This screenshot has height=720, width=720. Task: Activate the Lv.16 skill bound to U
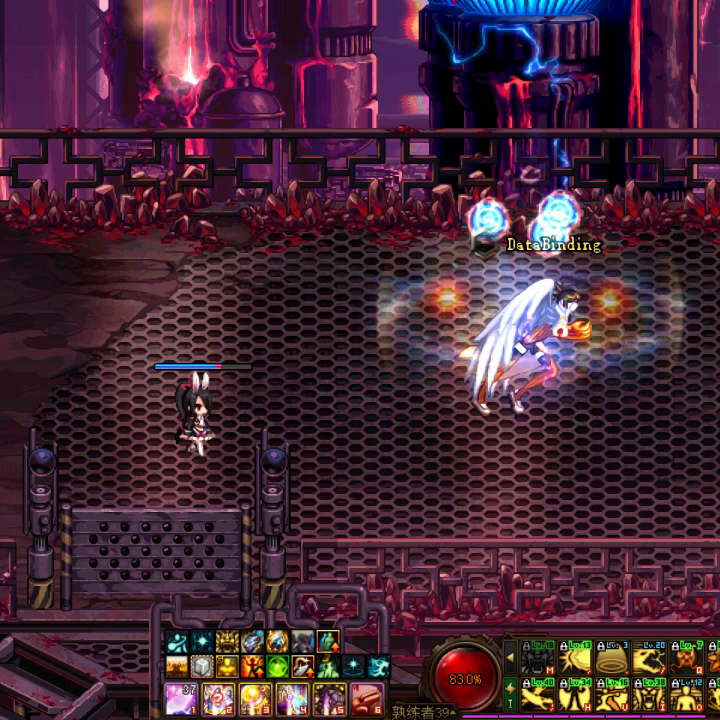(613, 694)
